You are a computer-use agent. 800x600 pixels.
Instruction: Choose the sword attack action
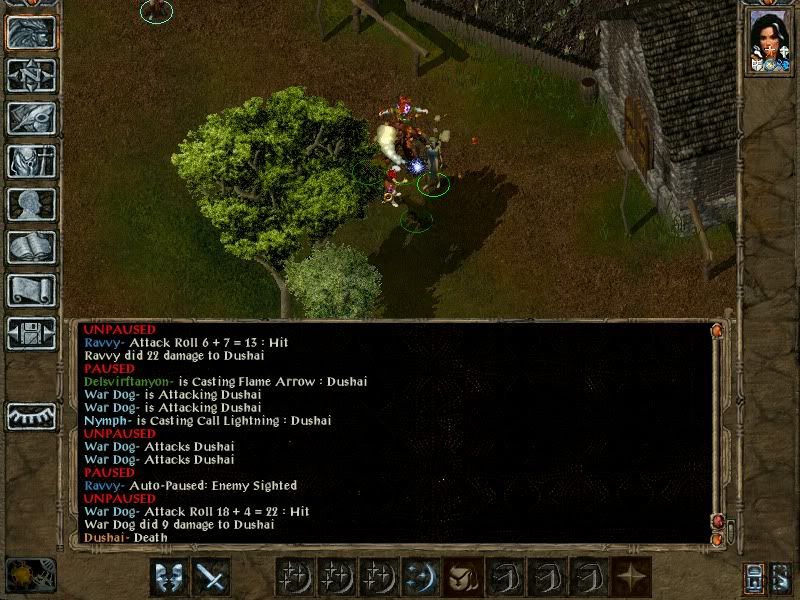click(x=211, y=578)
